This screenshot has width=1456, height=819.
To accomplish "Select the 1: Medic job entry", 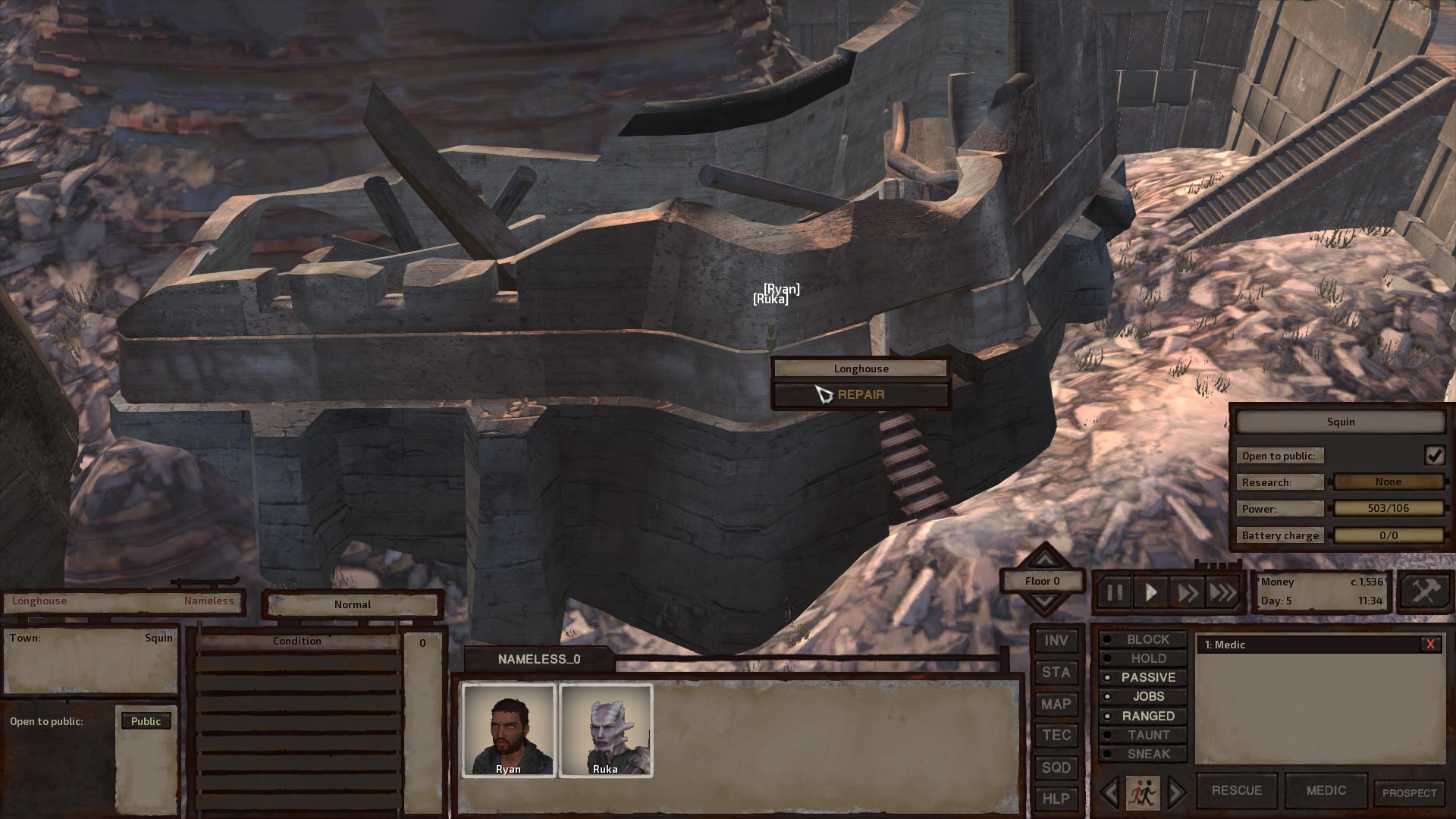I will pos(1289,645).
